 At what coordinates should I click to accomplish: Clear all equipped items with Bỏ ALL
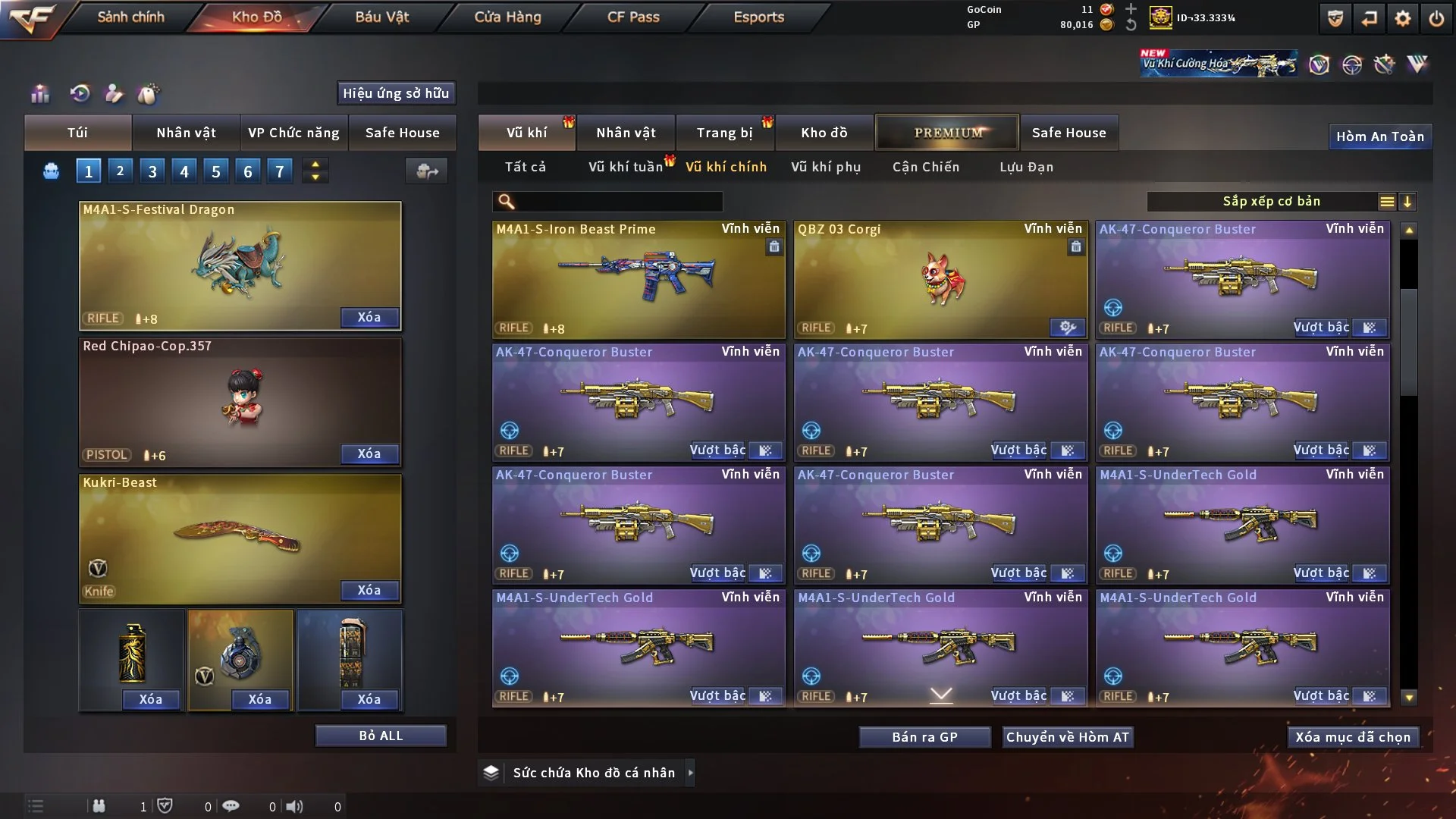coord(381,736)
